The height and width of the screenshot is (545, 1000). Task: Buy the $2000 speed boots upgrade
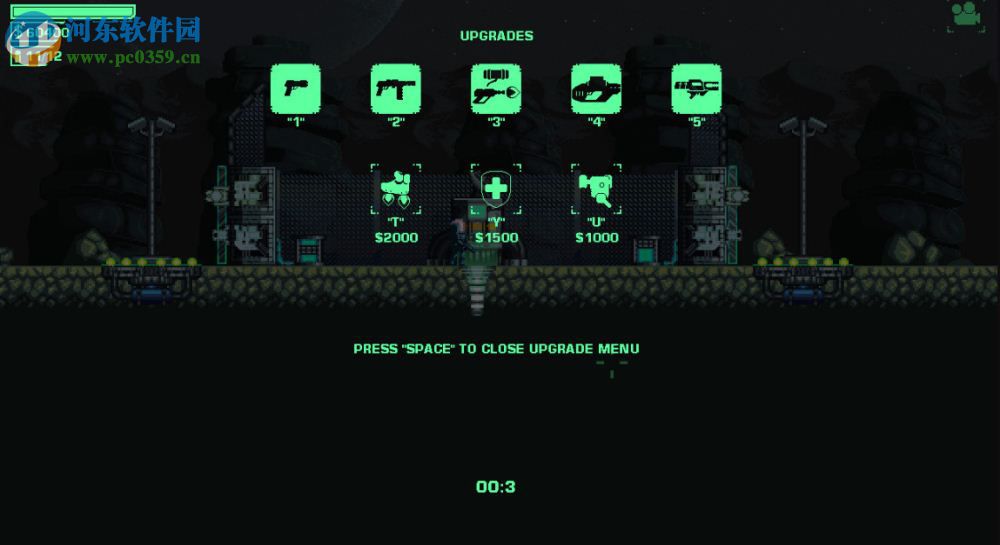pyautogui.click(x=396, y=190)
